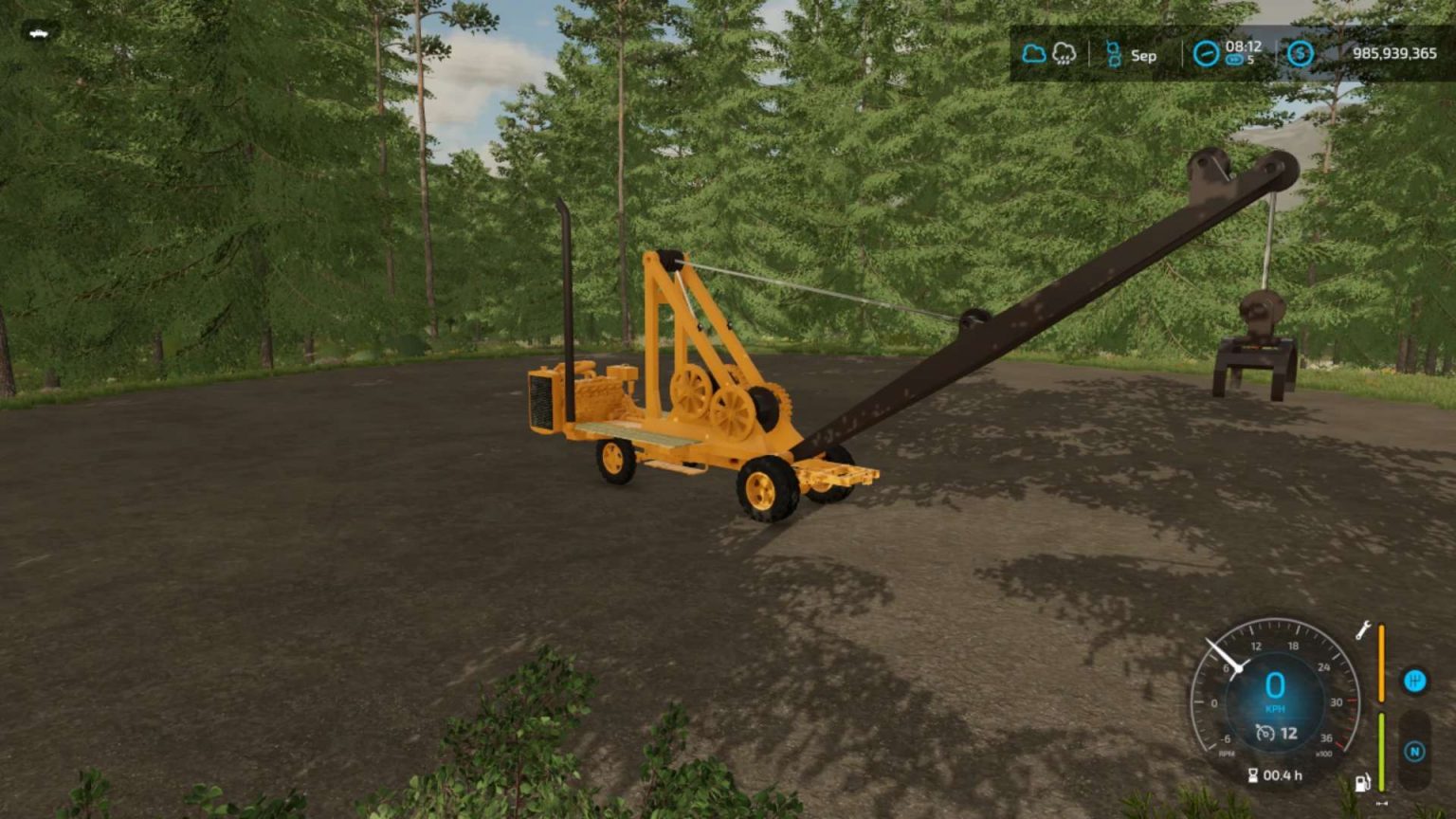Click the hourglass operating hours icon
This screenshot has width=1456, height=819.
1253,774
